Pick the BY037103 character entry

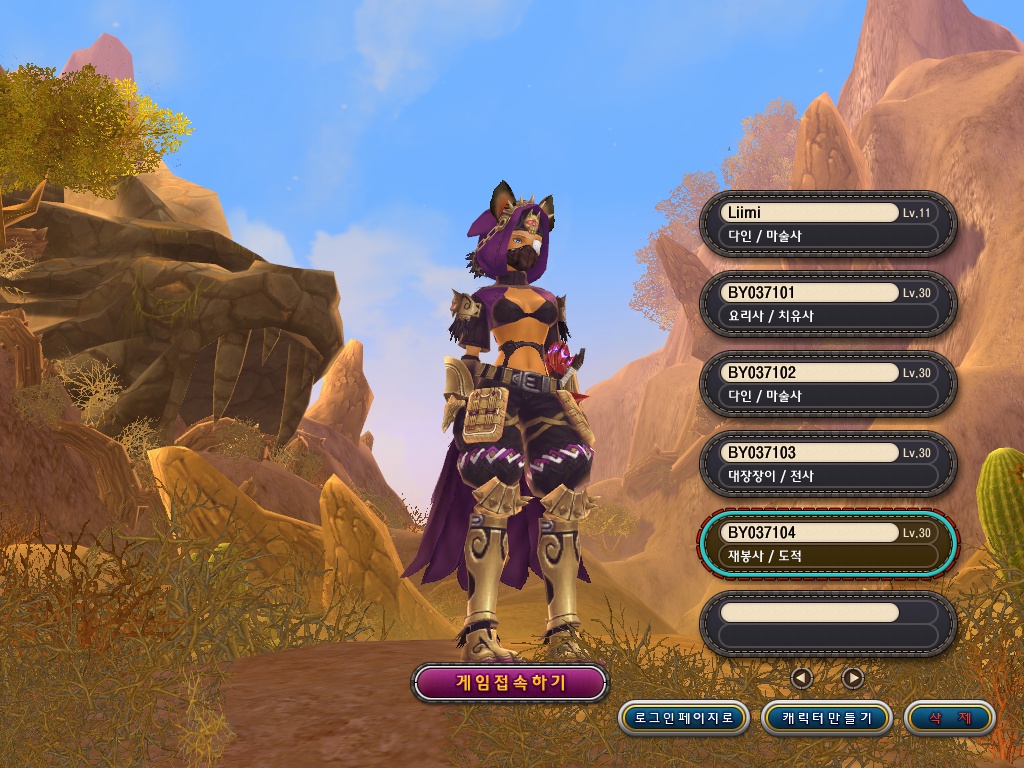point(828,464)
